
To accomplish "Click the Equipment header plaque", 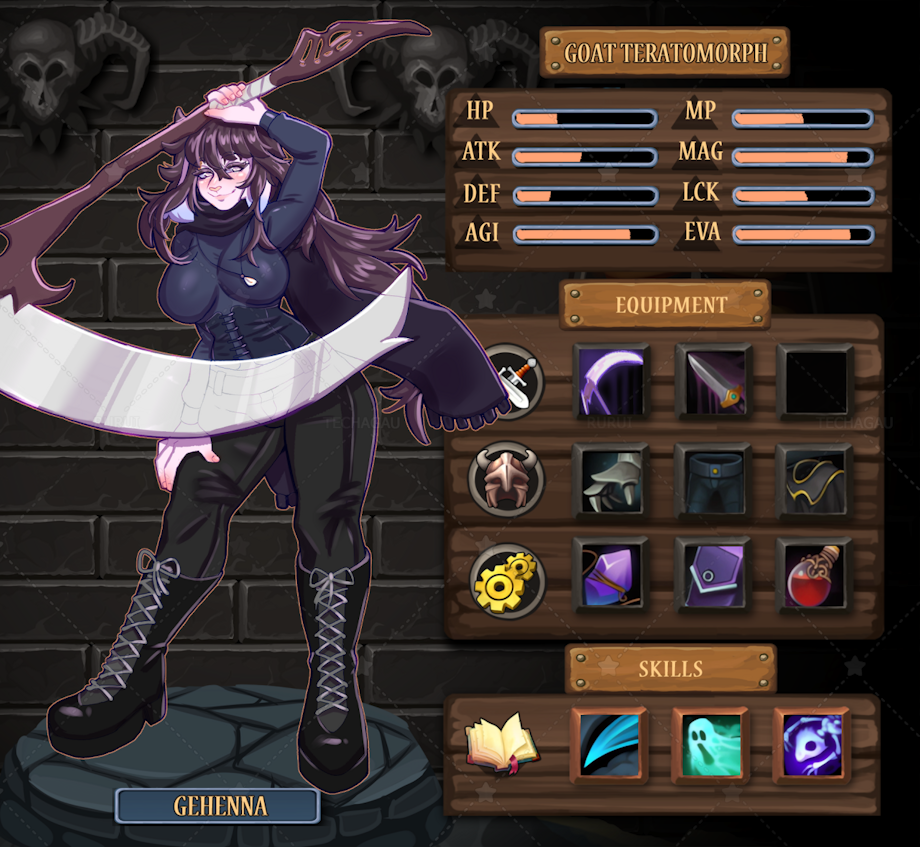I will click(665, 304).
